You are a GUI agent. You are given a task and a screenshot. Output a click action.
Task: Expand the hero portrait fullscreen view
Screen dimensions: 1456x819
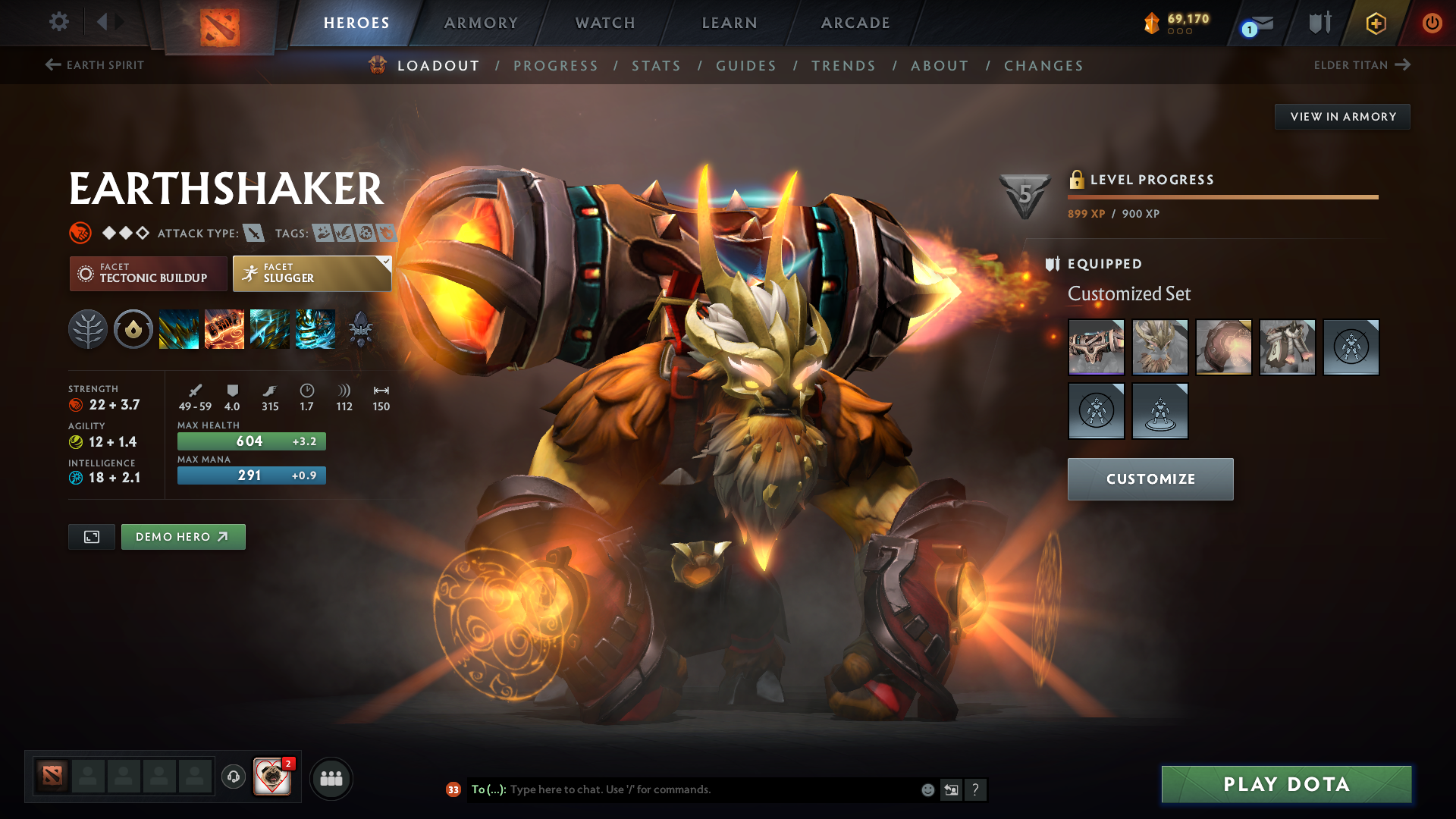91,536
